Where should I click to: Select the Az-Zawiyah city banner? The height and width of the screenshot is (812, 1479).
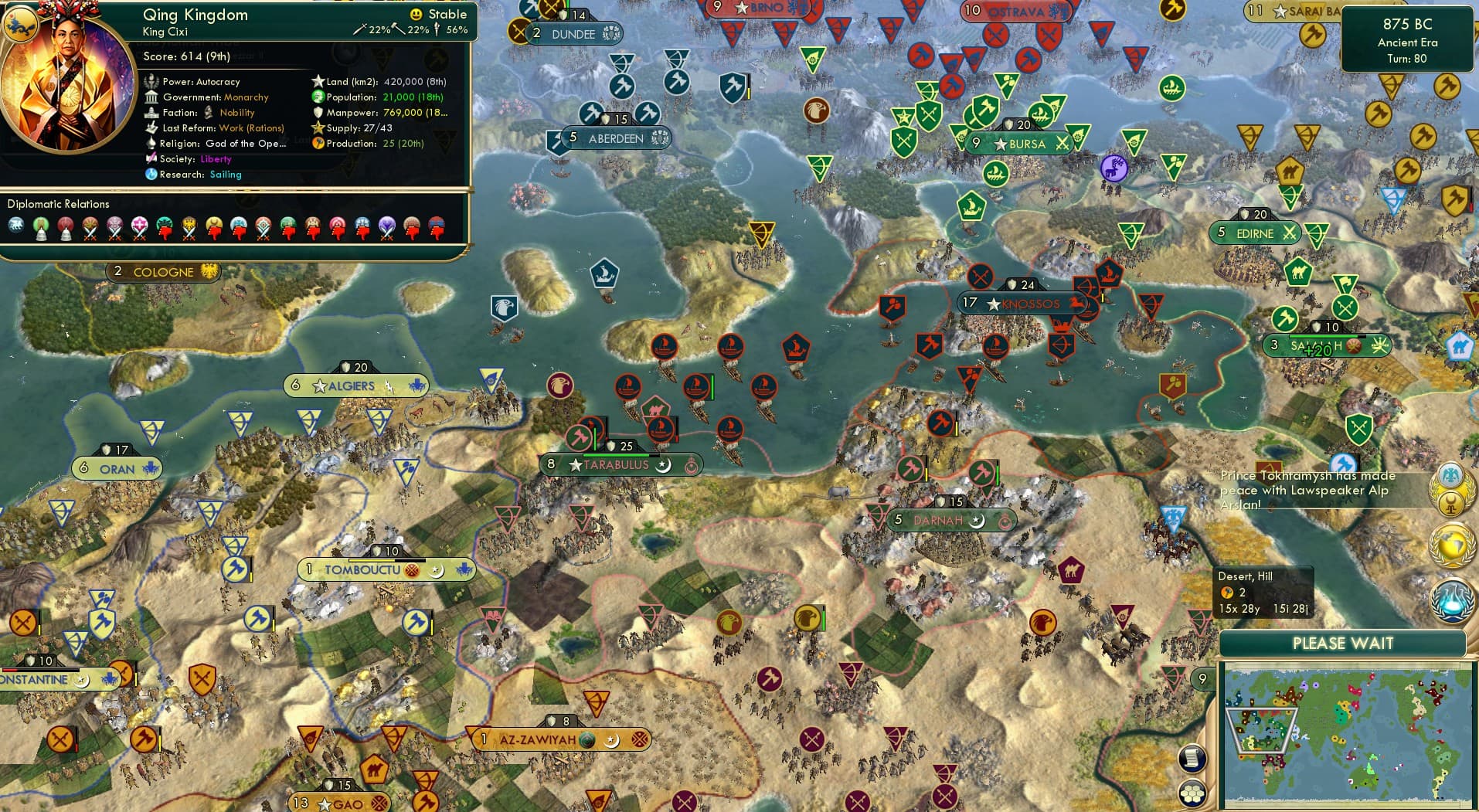click(562, 739)
